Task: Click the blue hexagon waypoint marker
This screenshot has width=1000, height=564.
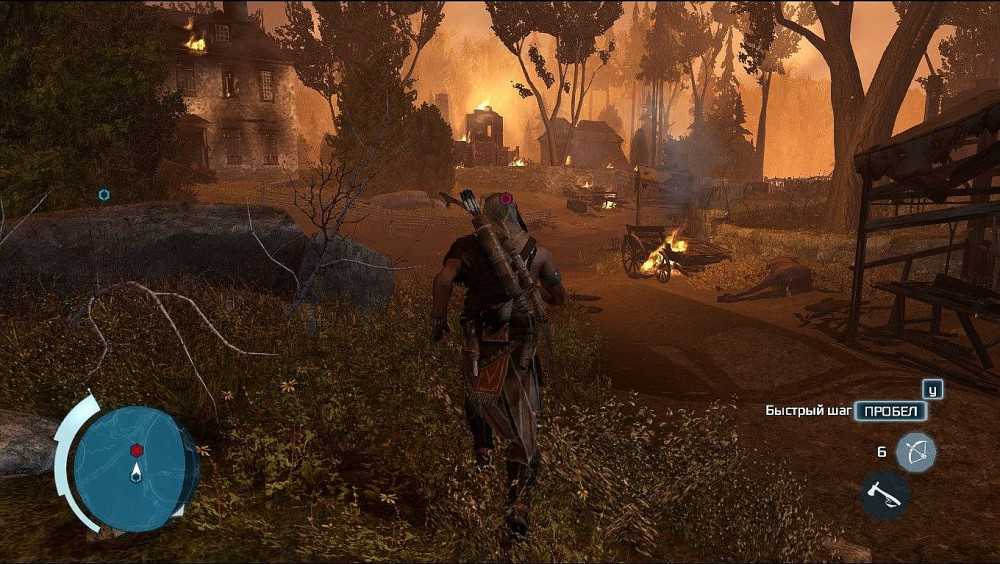Action: click(104, 194)
